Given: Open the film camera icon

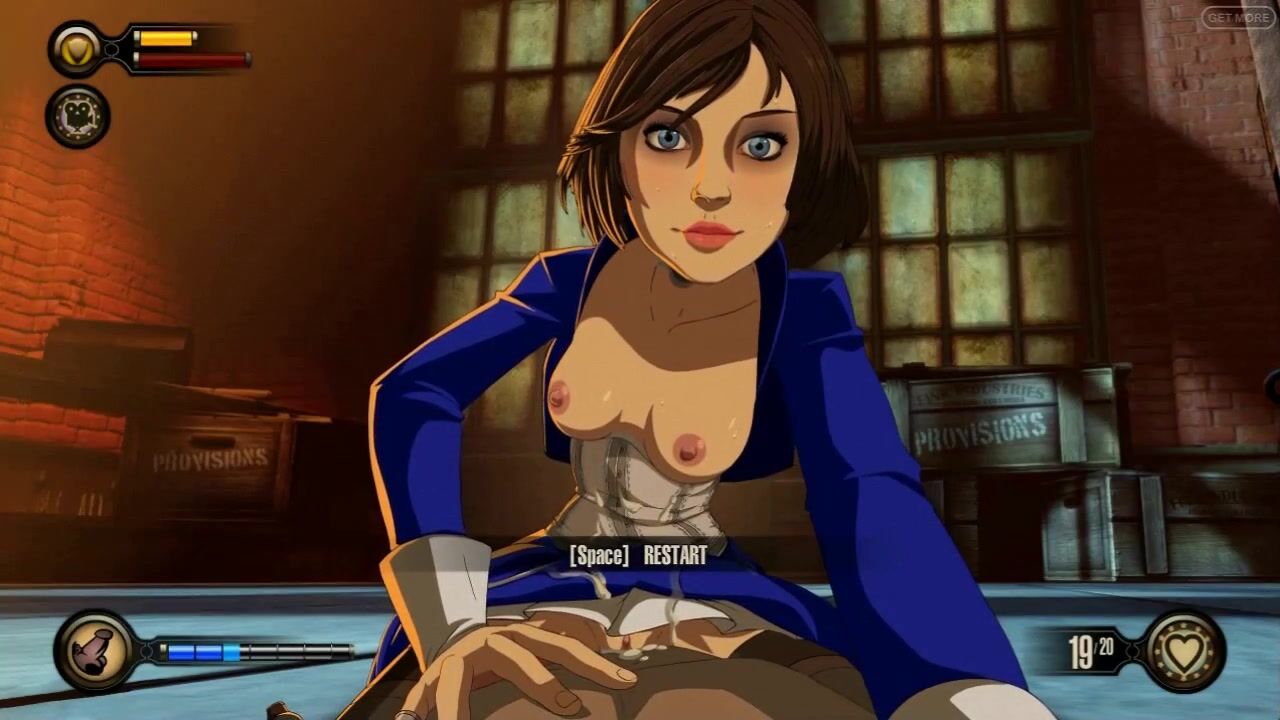Looking at the screenshot, I should 78,116.
